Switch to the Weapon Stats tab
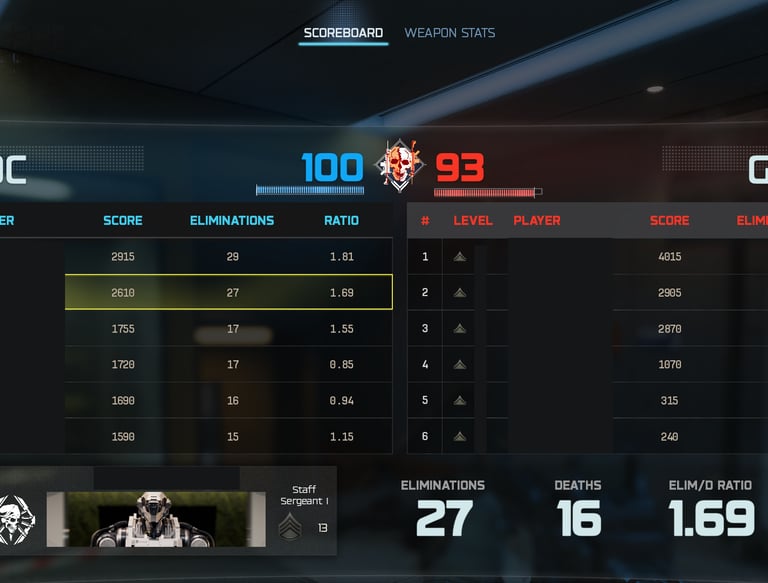 [449, 33]
